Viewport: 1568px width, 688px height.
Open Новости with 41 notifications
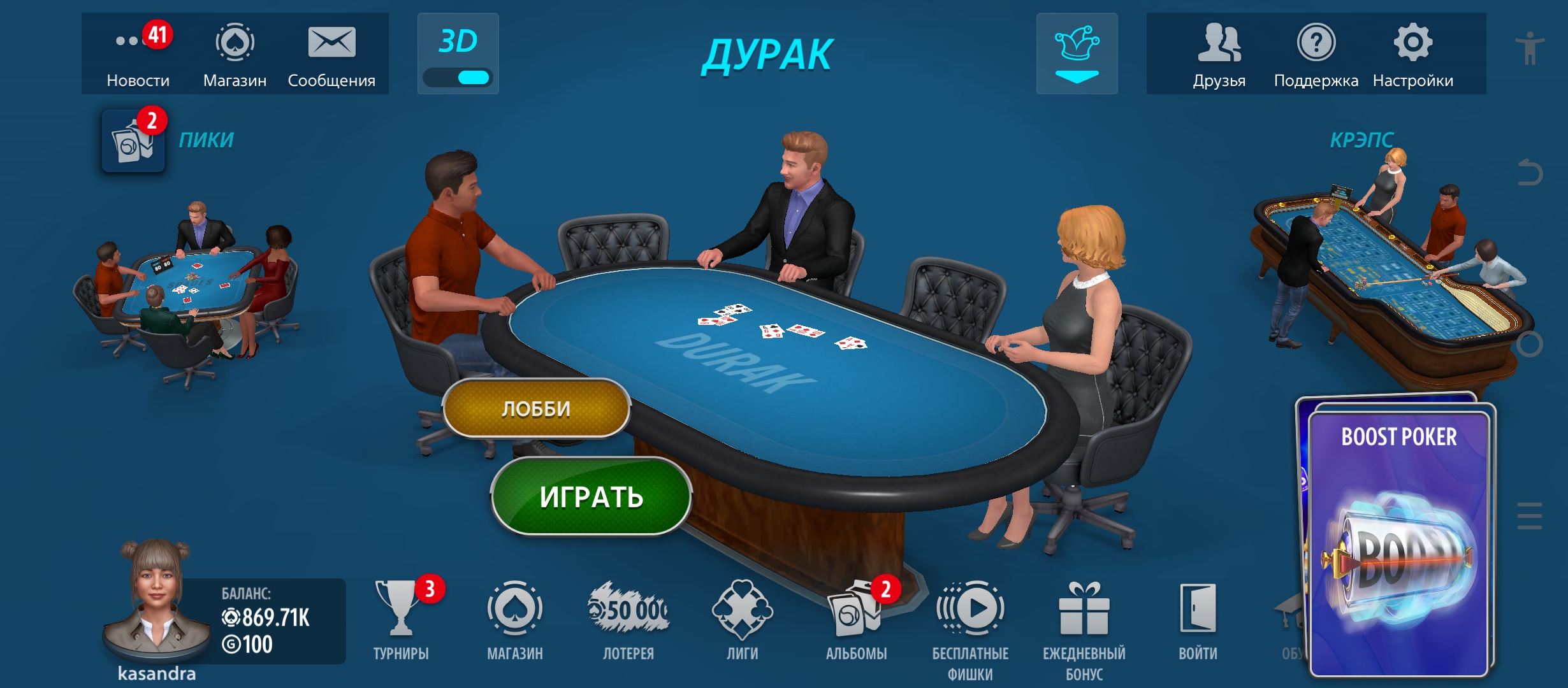coord(135,41)
